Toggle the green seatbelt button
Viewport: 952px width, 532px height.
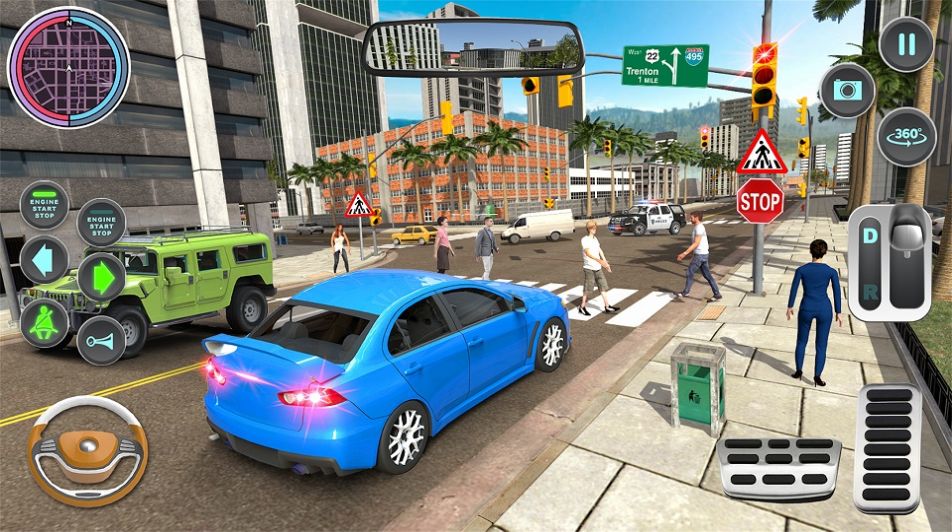tap(45, 324)
